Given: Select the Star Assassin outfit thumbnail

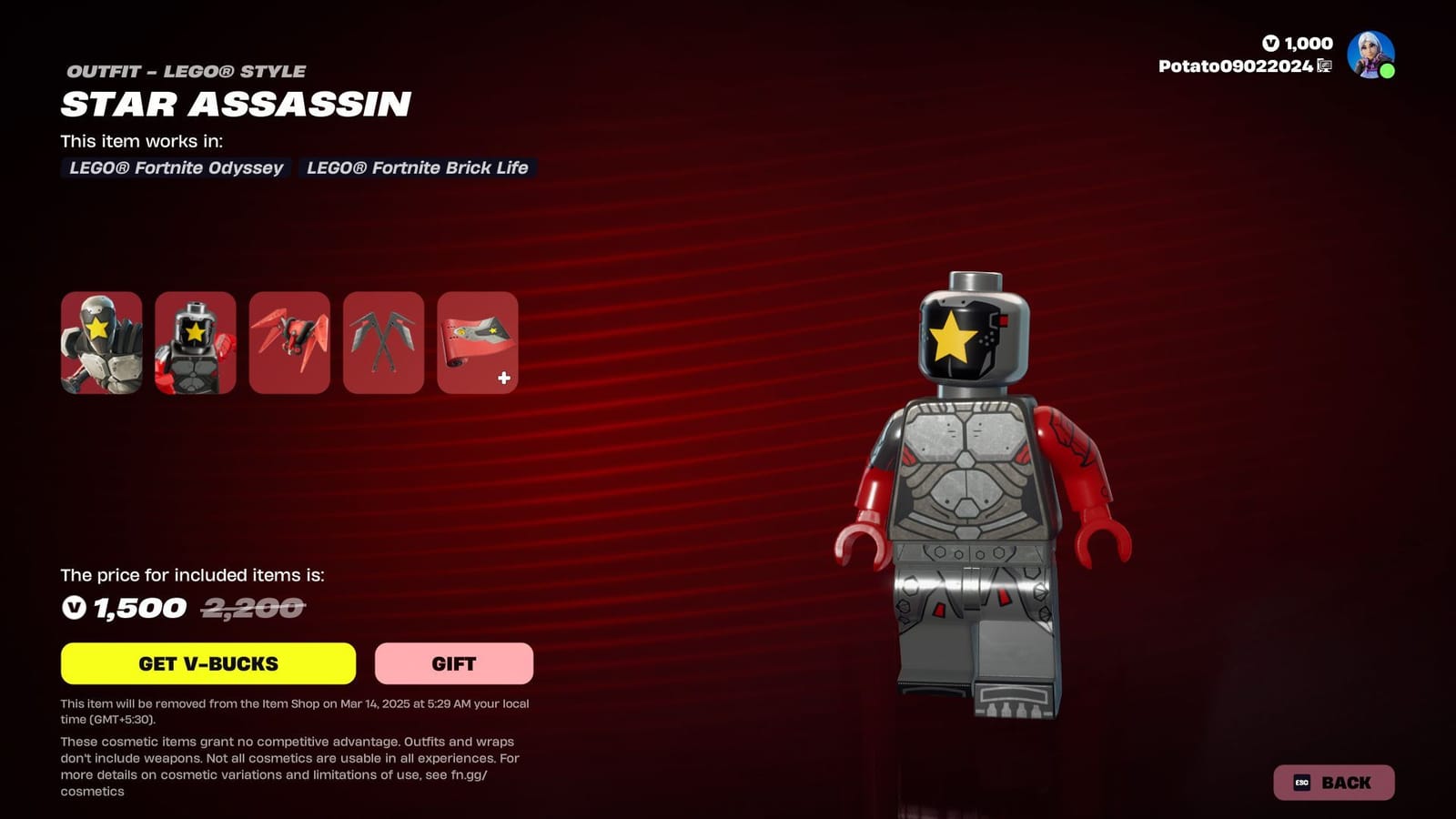Looking at the screenshot, I should [102, 342].
